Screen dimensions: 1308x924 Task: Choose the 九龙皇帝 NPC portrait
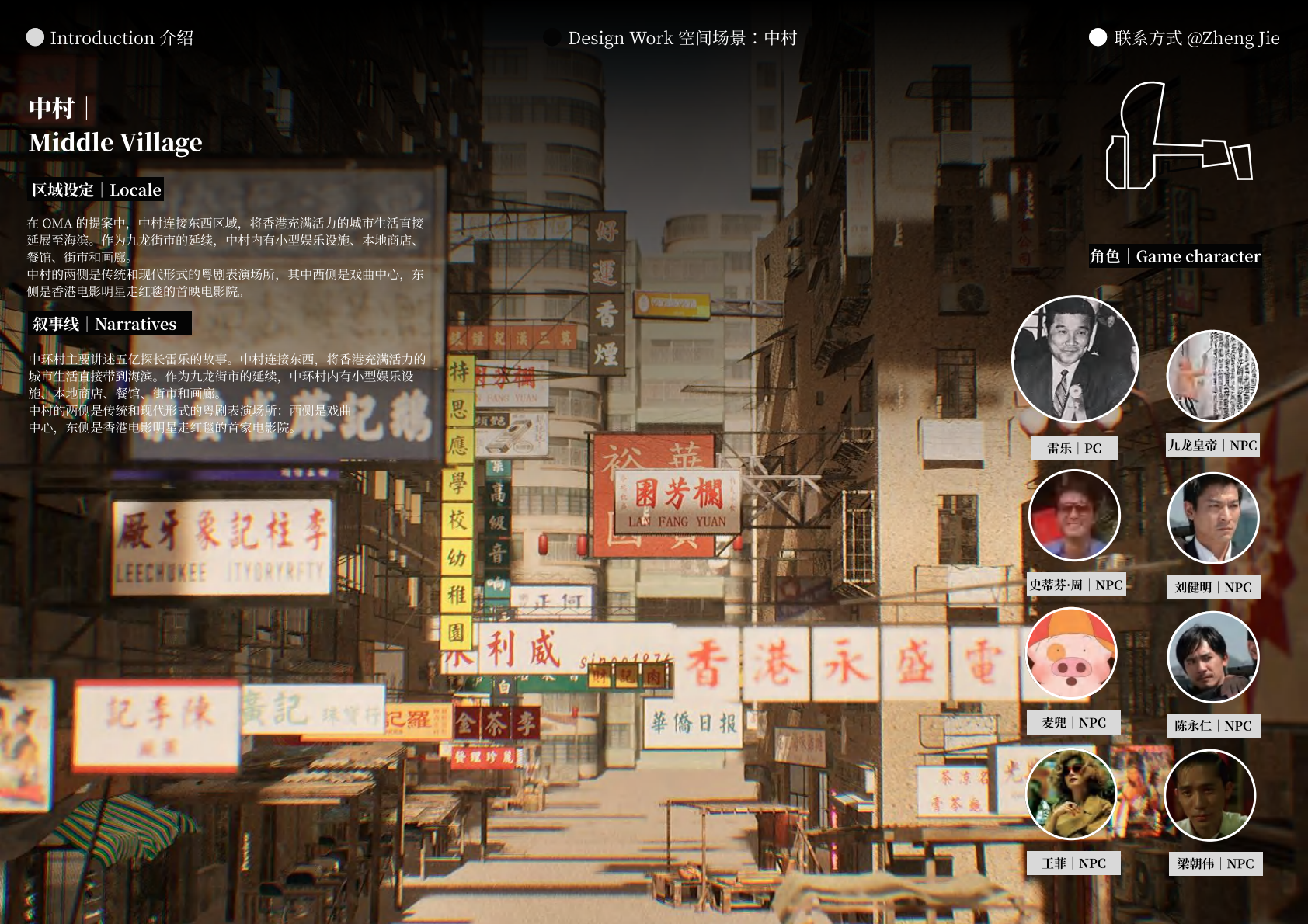pos(1212,376)
